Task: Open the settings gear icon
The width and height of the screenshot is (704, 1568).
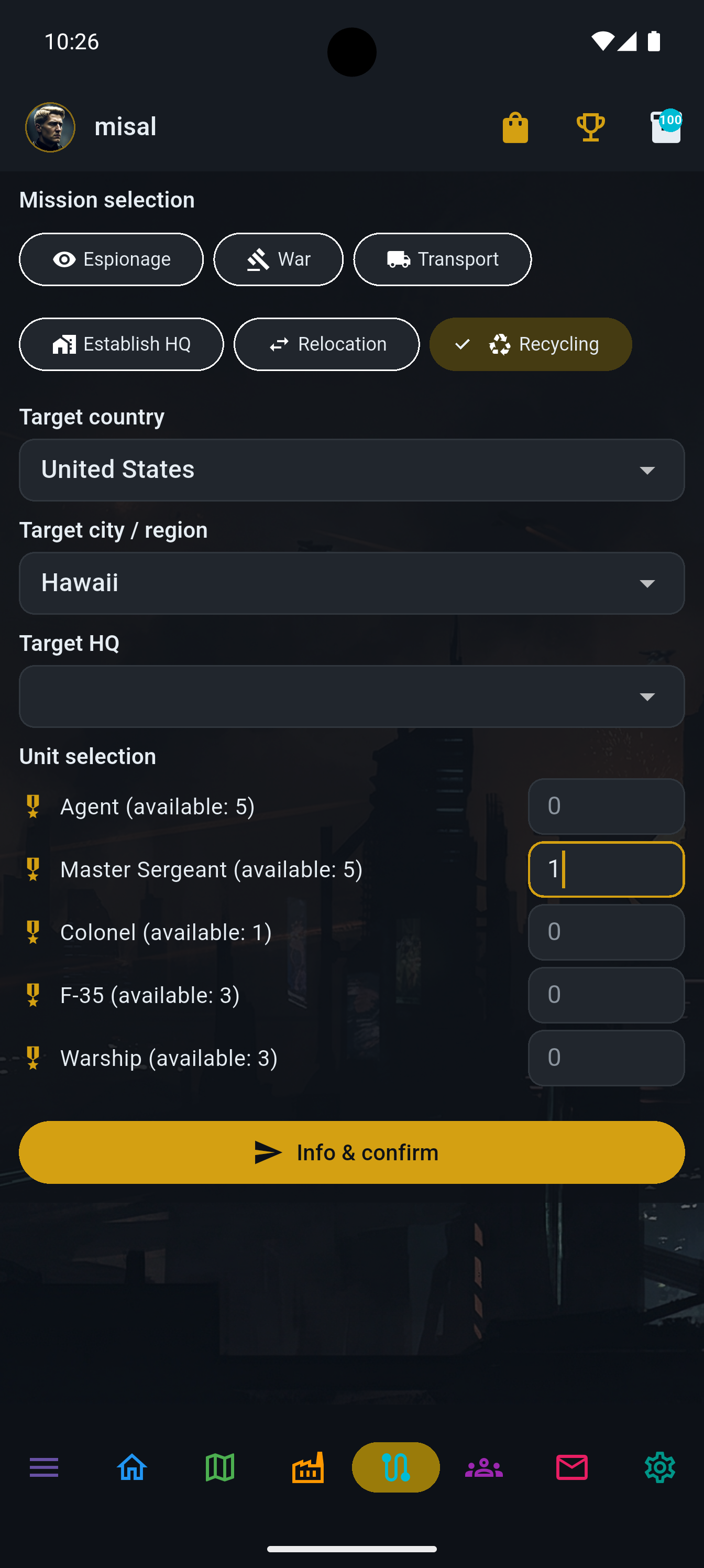Action: [x=659, y=1467]
